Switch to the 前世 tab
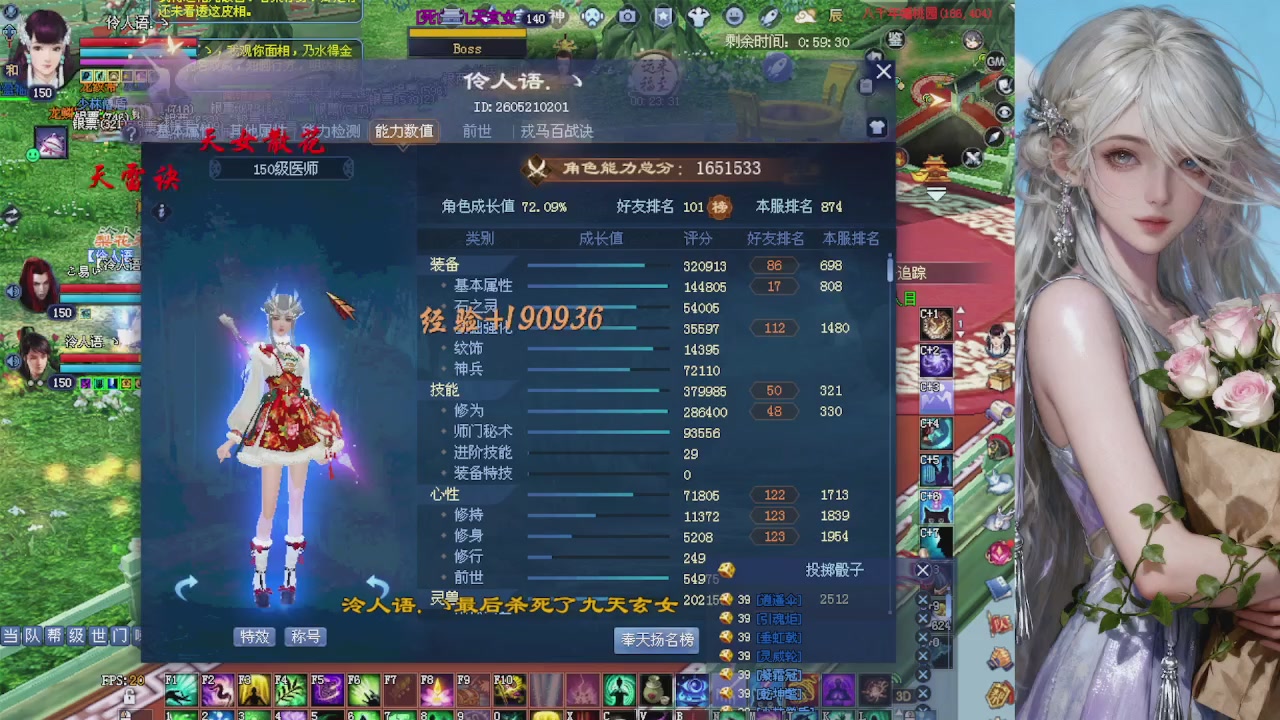1280x720 pixels. 478,131
